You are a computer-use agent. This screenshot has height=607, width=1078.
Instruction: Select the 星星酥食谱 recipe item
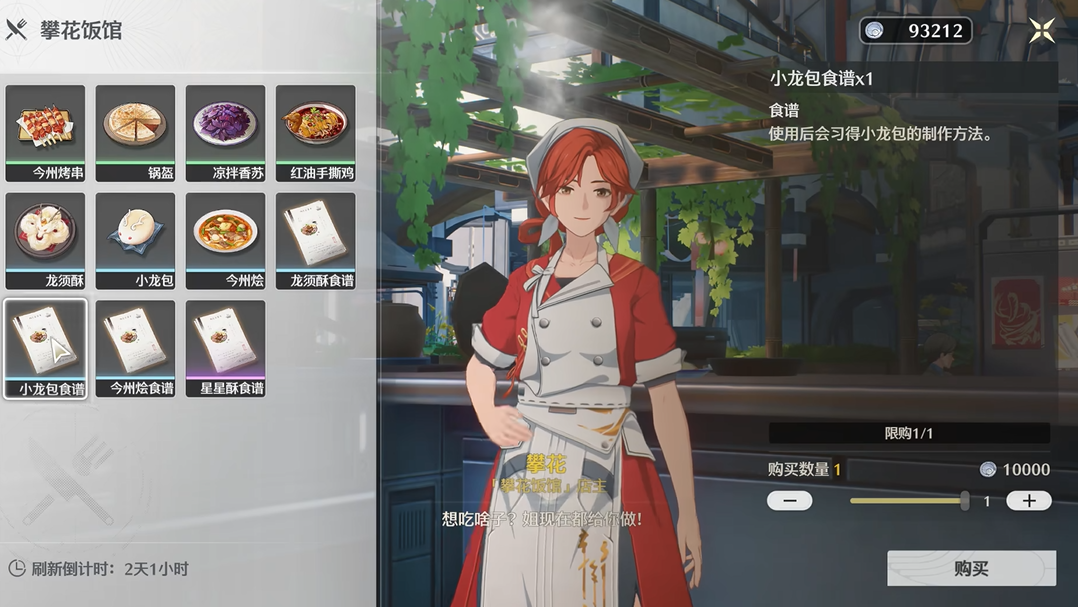[x=225, y=348]
